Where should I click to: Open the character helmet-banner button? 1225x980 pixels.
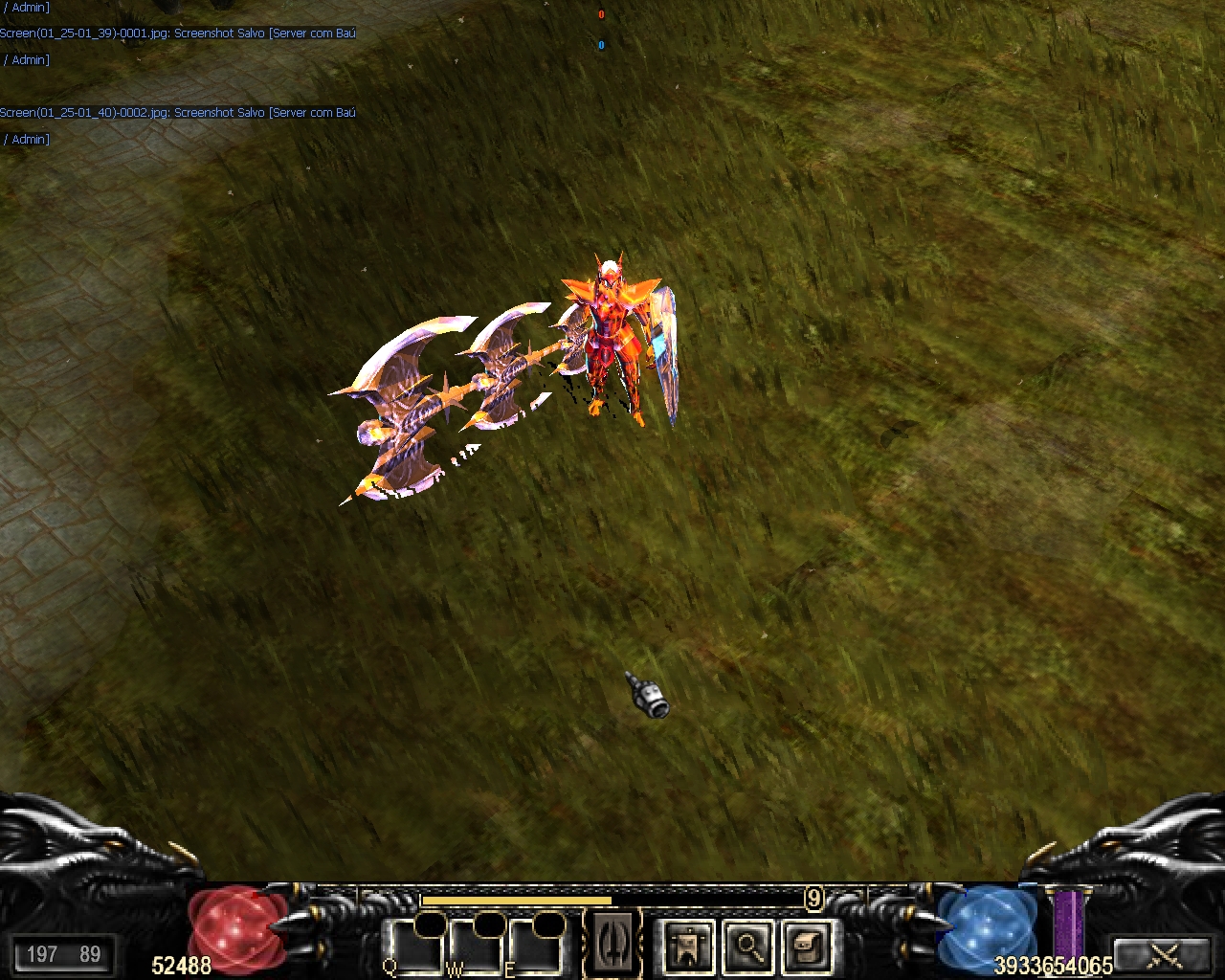click(x=688, y=947)
